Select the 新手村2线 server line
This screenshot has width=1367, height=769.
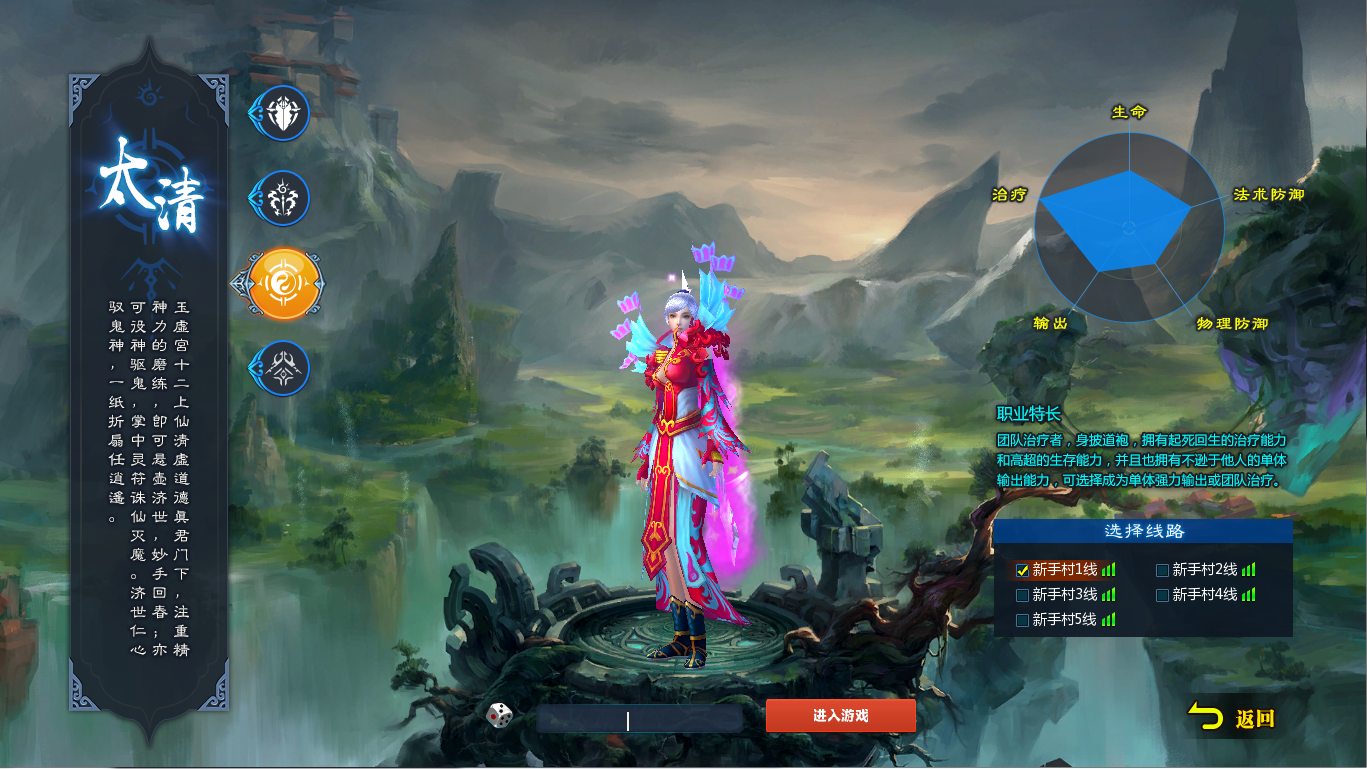1163,570
